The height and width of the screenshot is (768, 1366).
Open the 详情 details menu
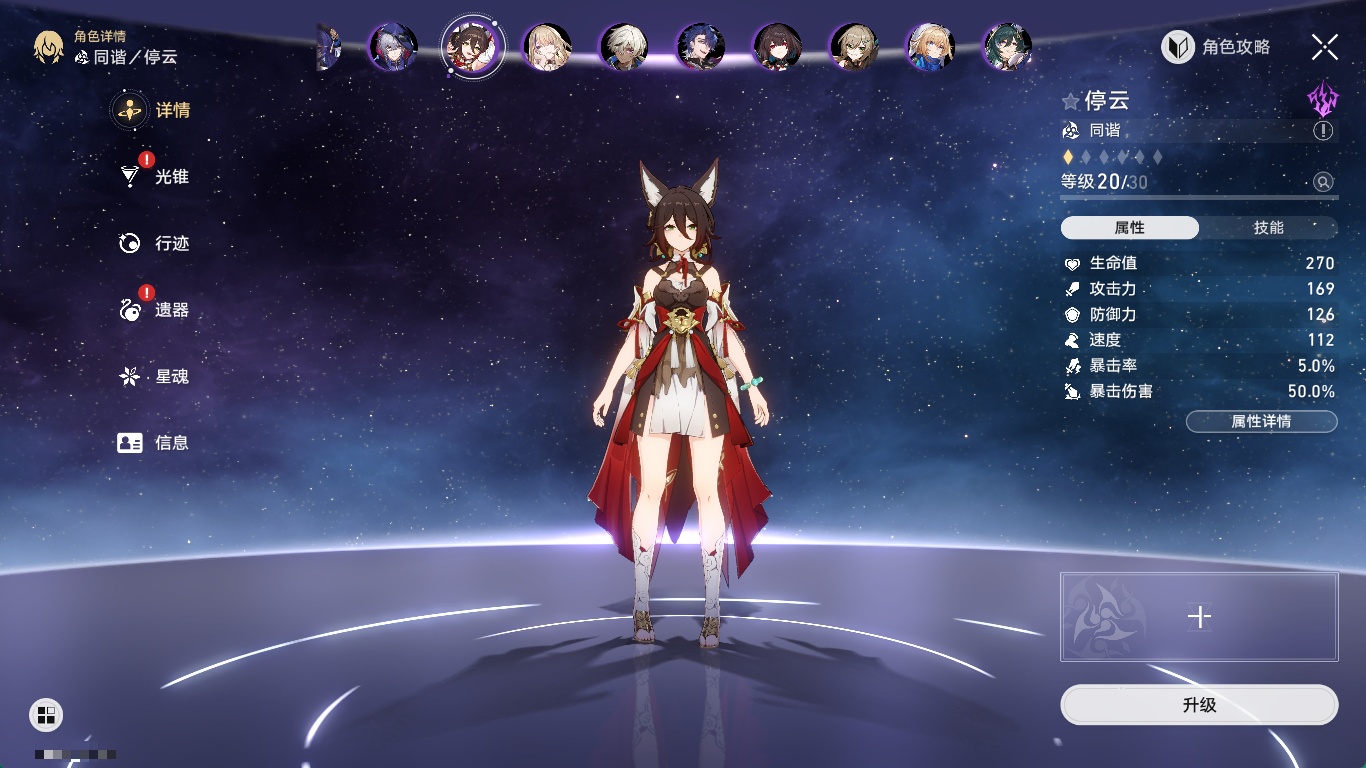click(152, 110)
